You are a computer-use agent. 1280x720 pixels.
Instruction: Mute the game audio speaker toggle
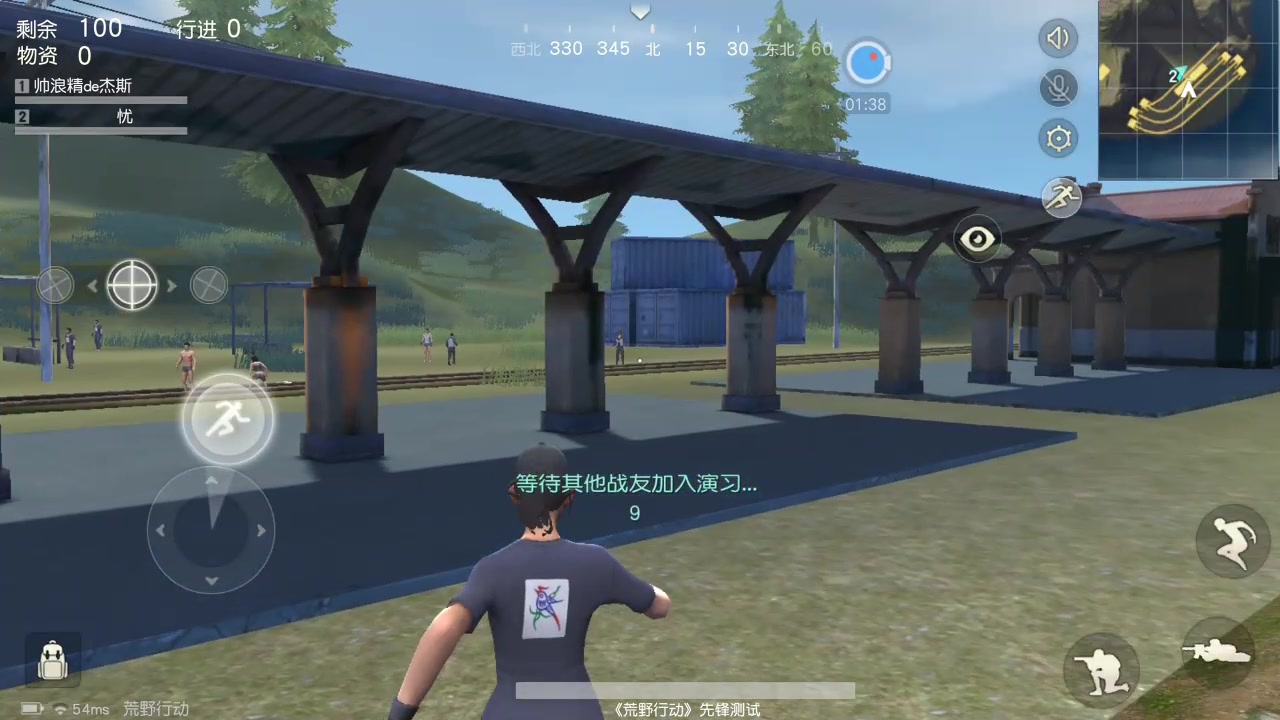[x=1058, y=38]
